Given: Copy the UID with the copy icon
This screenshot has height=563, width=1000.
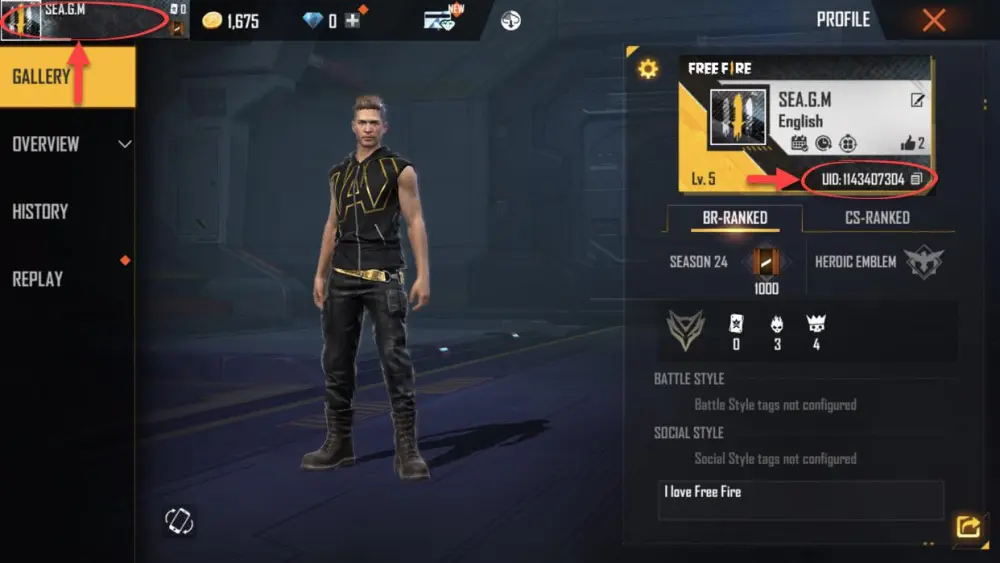Looking at the screenshot, I should click(916, 179).
